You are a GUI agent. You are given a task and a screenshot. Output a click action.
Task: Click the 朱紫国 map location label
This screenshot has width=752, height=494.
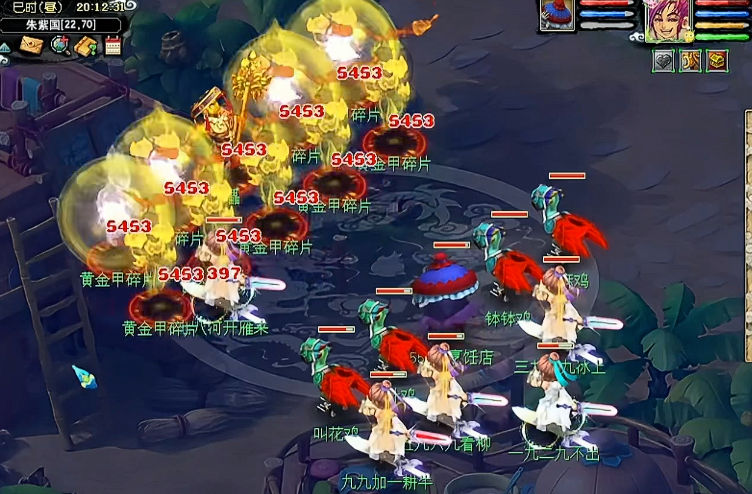point(60,25)
